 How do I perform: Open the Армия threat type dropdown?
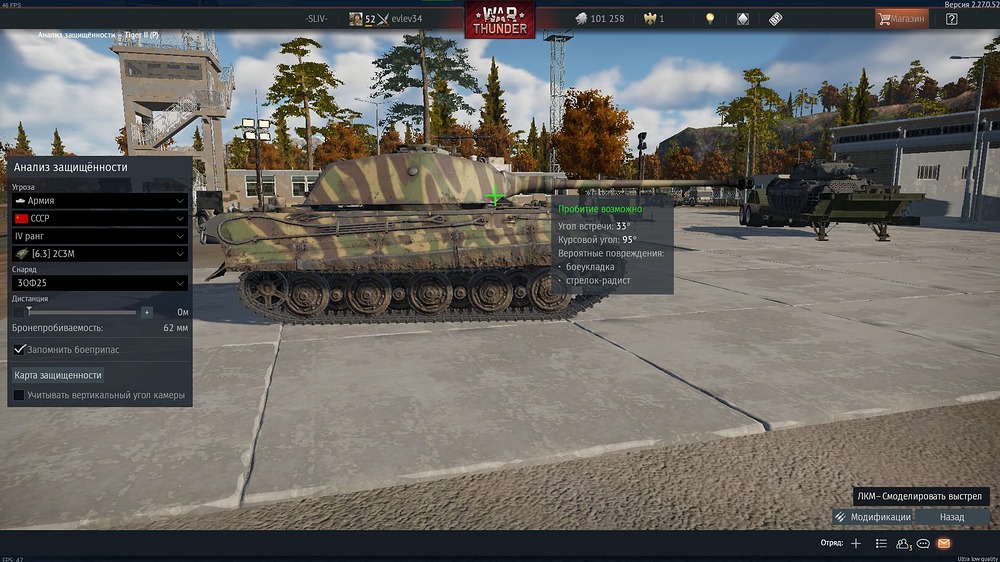[99, 200]
